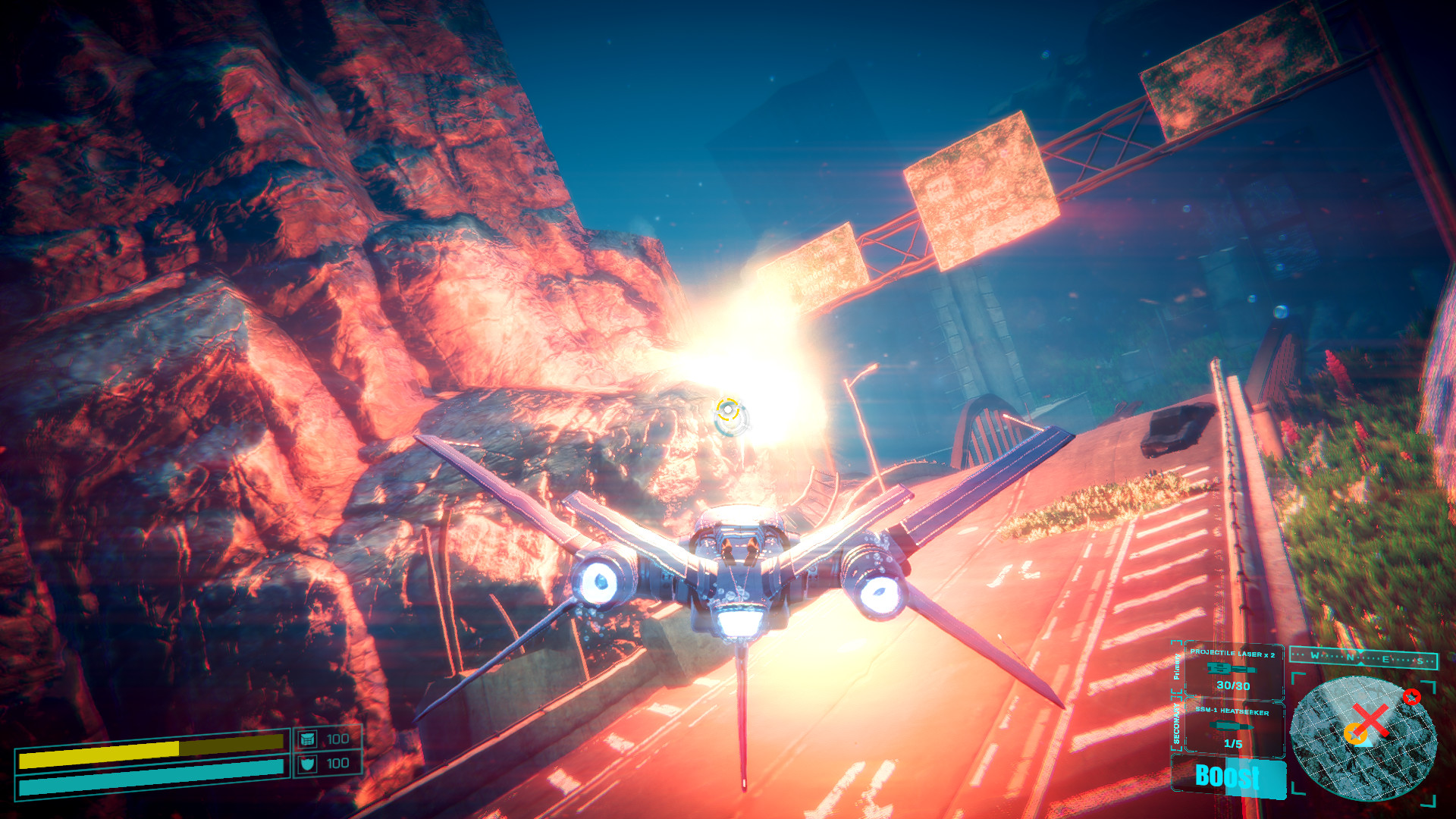
Task: Select the SSM-1 Heatseeker secondary weapon slot
Action: point(1233,728)
